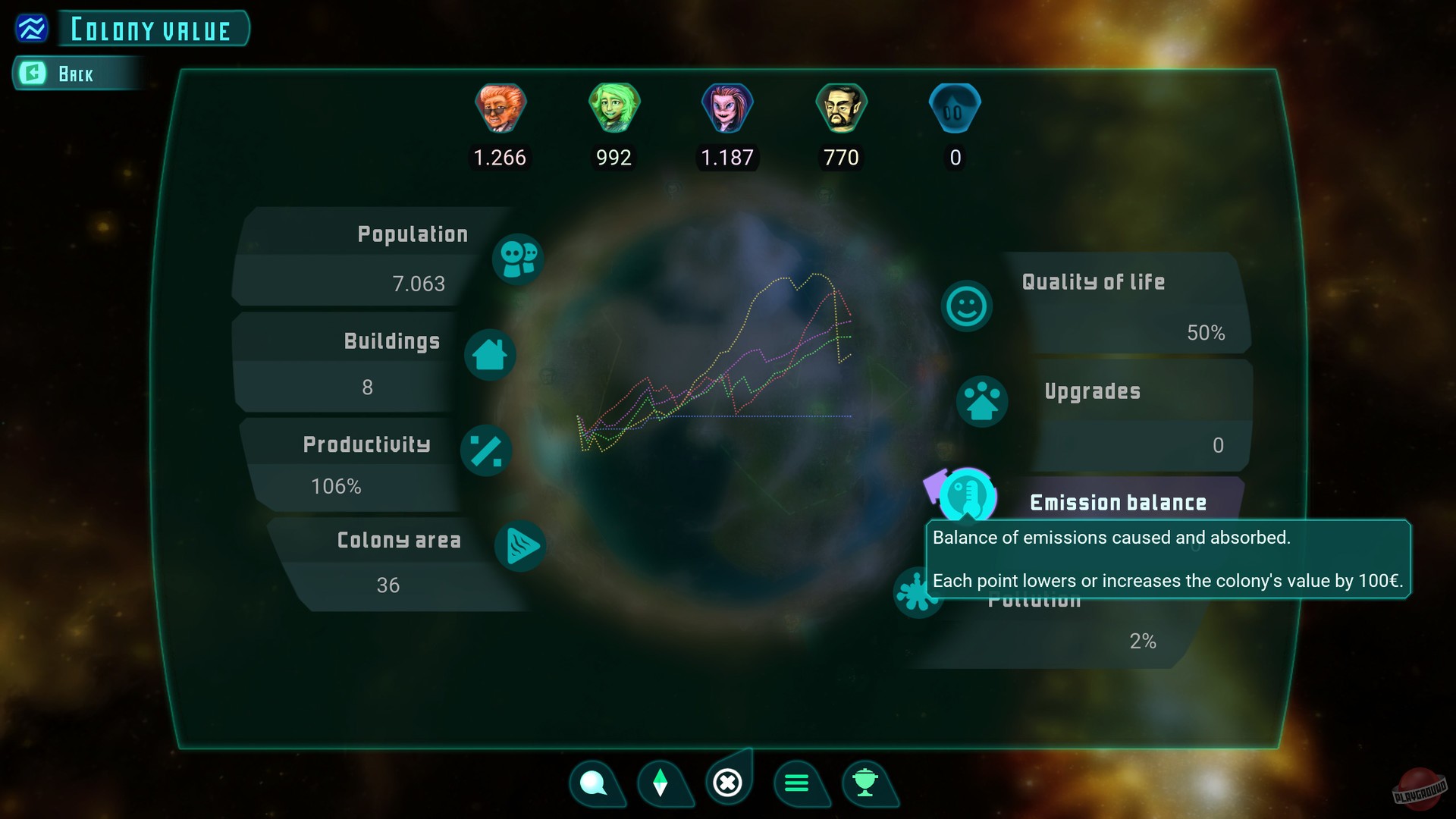
Task: Click the Buildings house icon
Action: click(491, 354)
